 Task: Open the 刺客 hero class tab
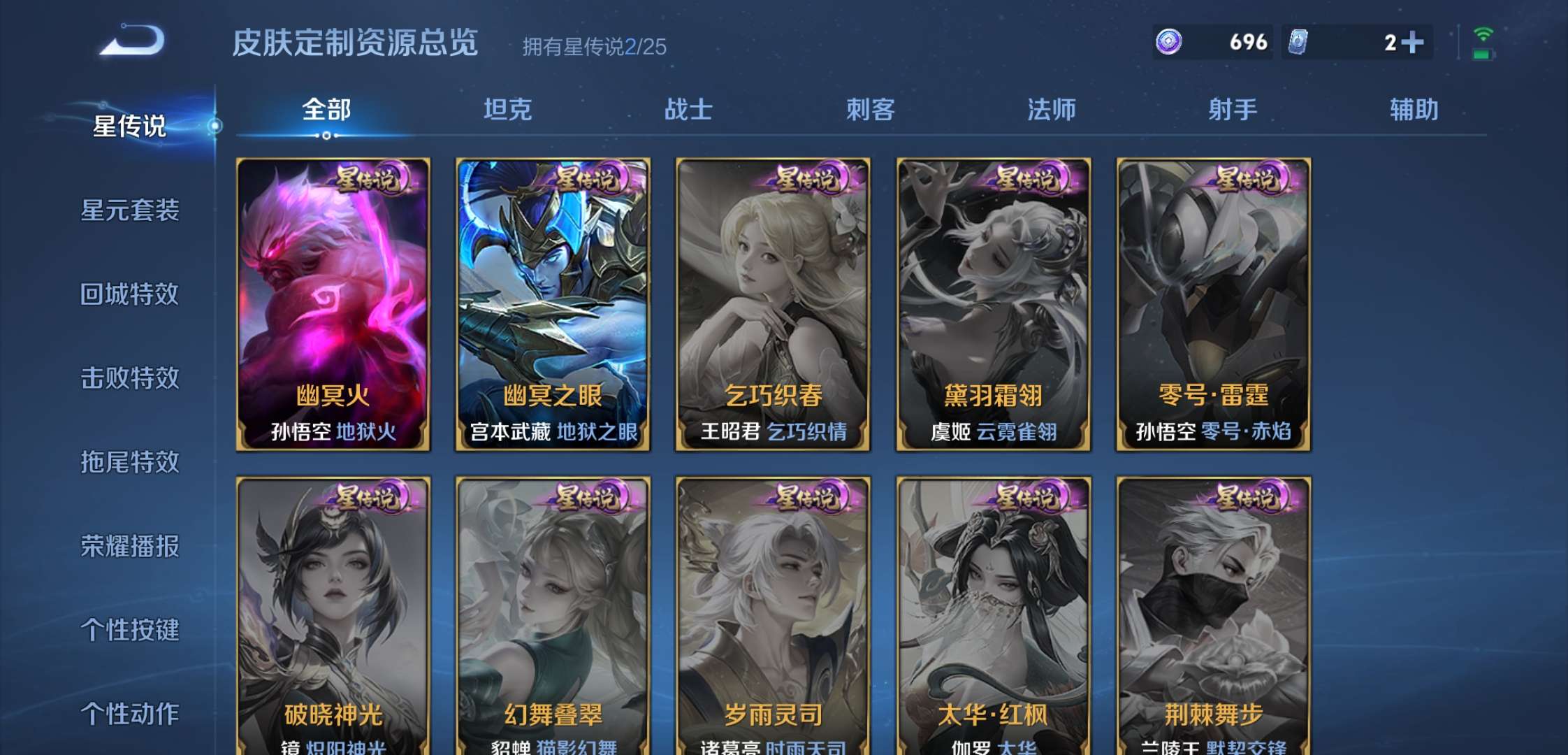coord(871,110)
